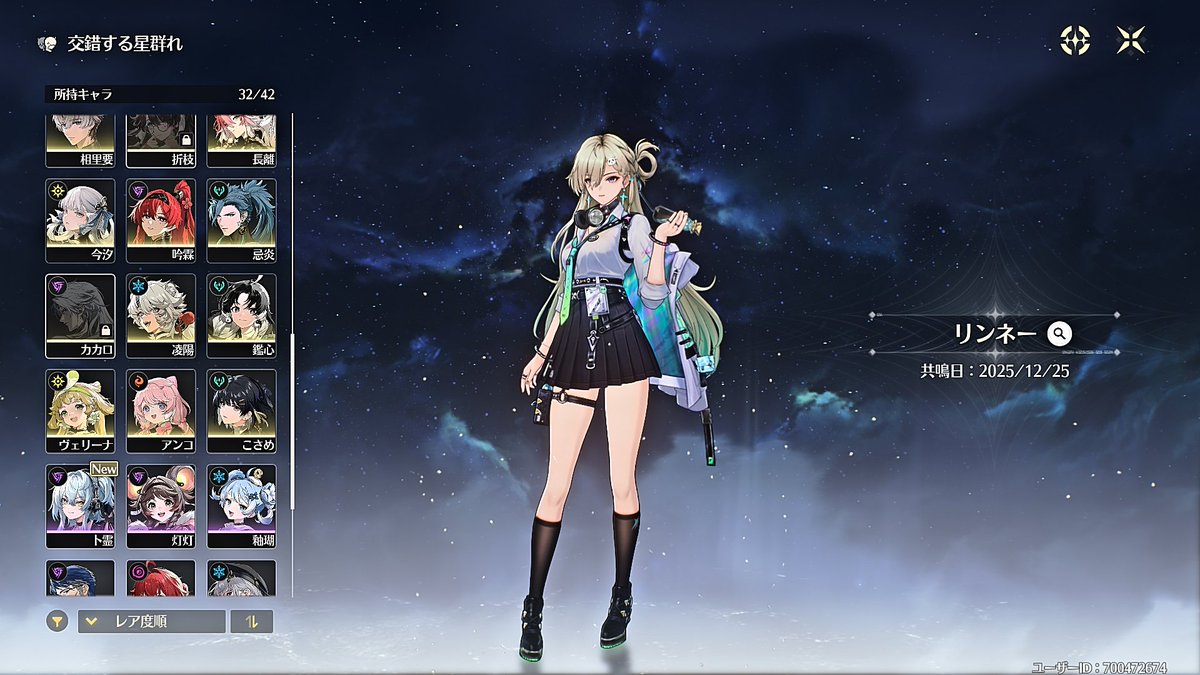The width and height of the screenshot is (1200, 675).
Task: Toggle the sort order arrows button
Action: click(251, 621)
